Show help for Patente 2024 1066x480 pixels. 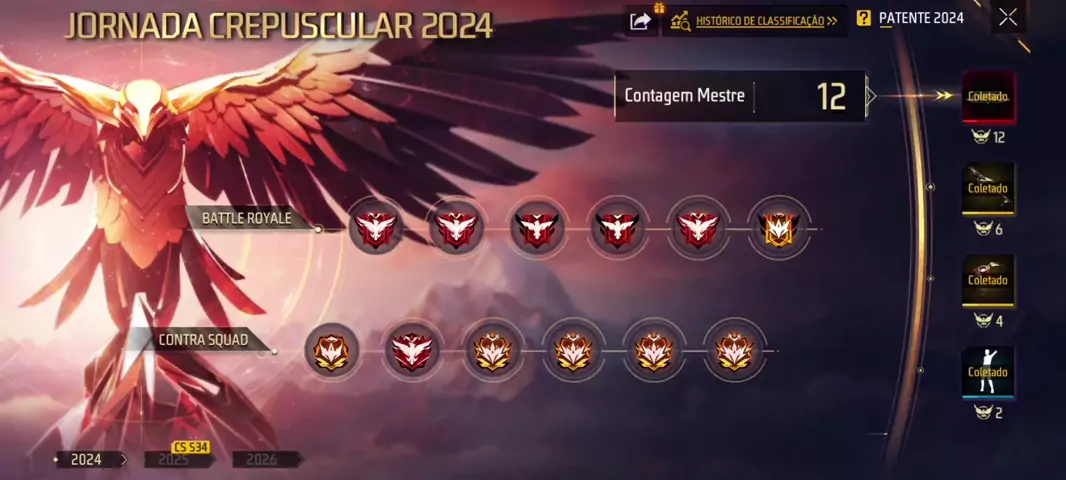coord(864,18)
